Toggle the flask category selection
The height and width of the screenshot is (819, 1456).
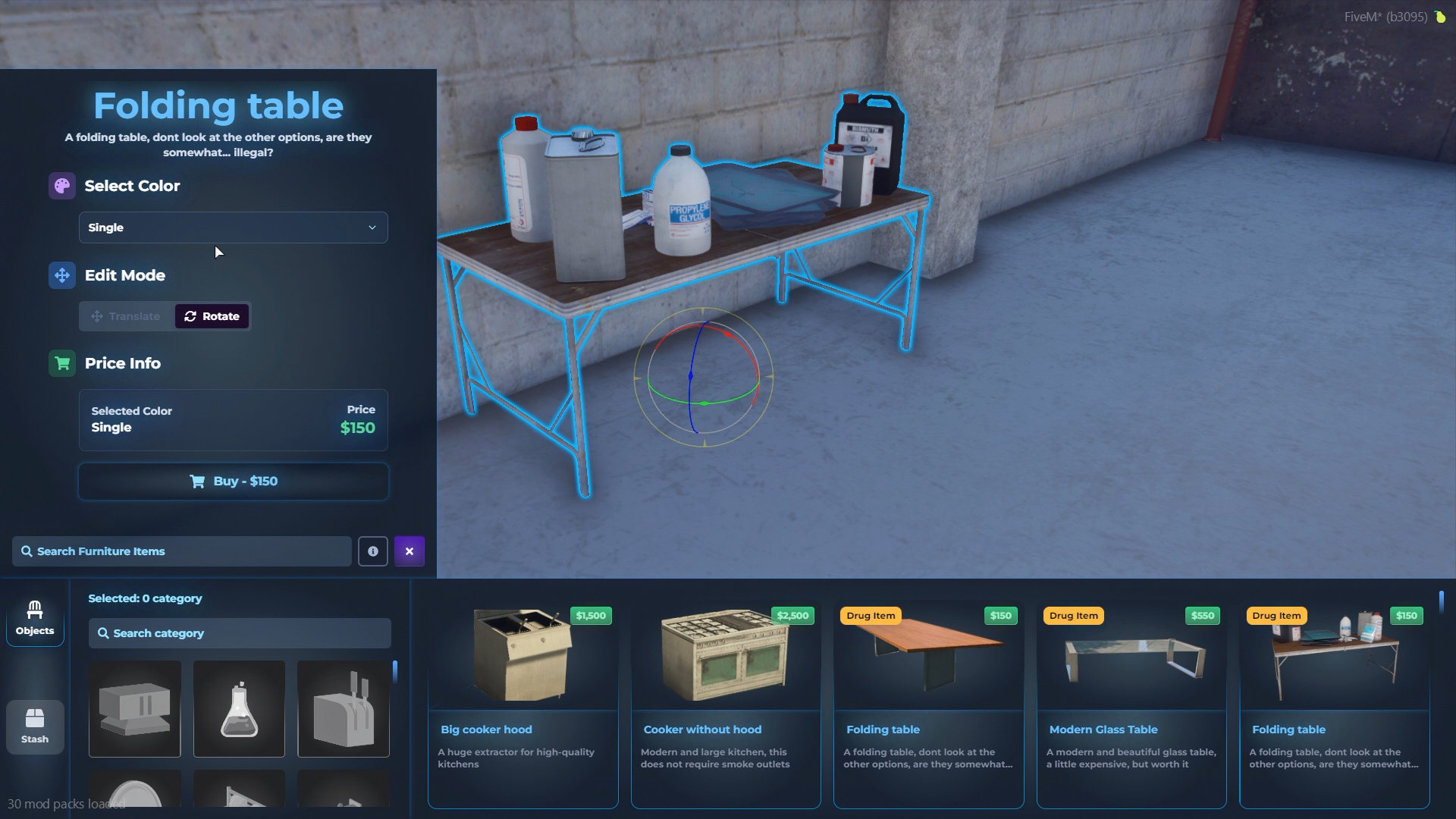click(238, 708)
